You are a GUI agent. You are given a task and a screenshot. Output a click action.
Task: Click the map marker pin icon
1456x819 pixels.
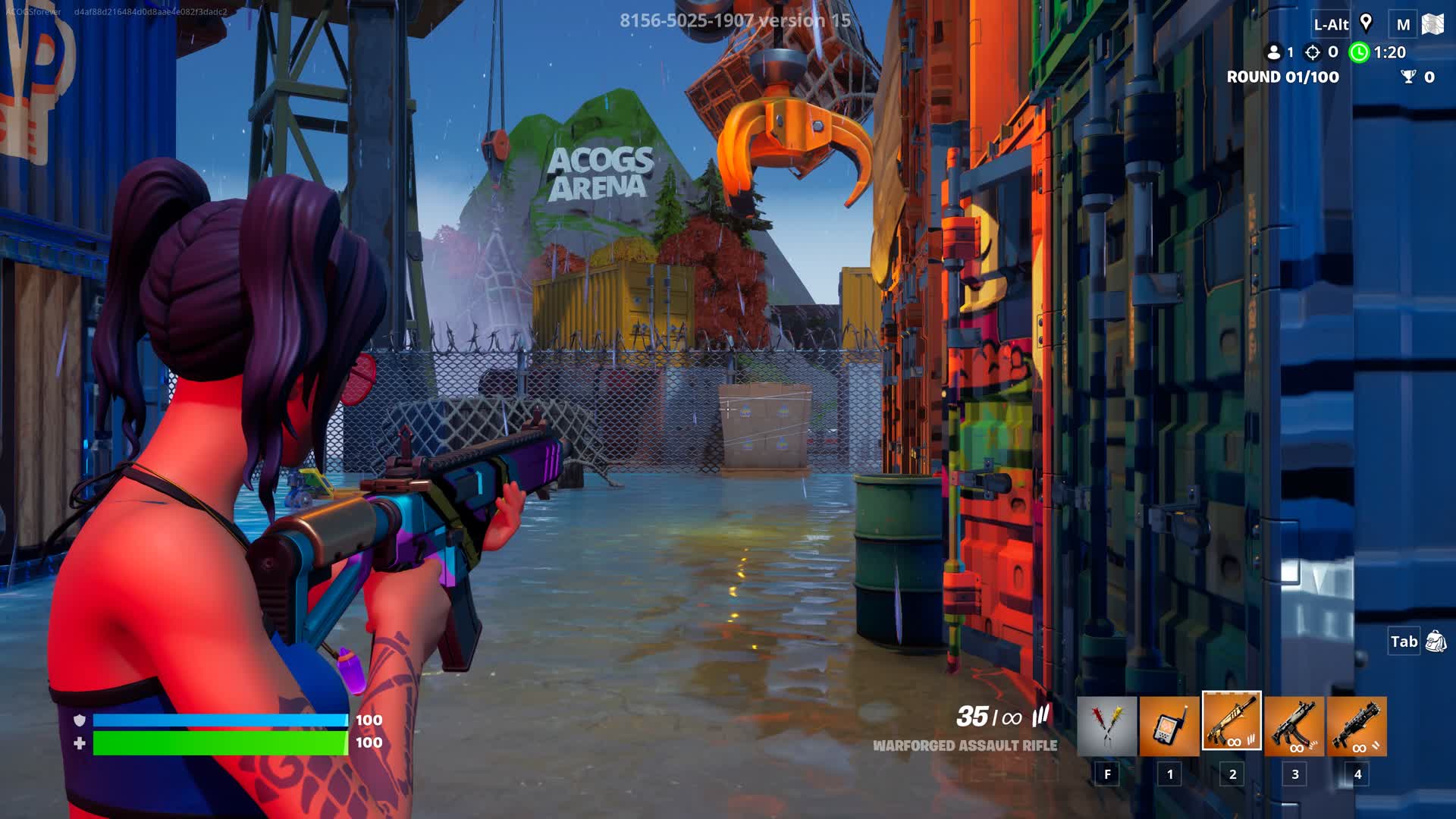pyautogui.click(x=1366, y=23)
